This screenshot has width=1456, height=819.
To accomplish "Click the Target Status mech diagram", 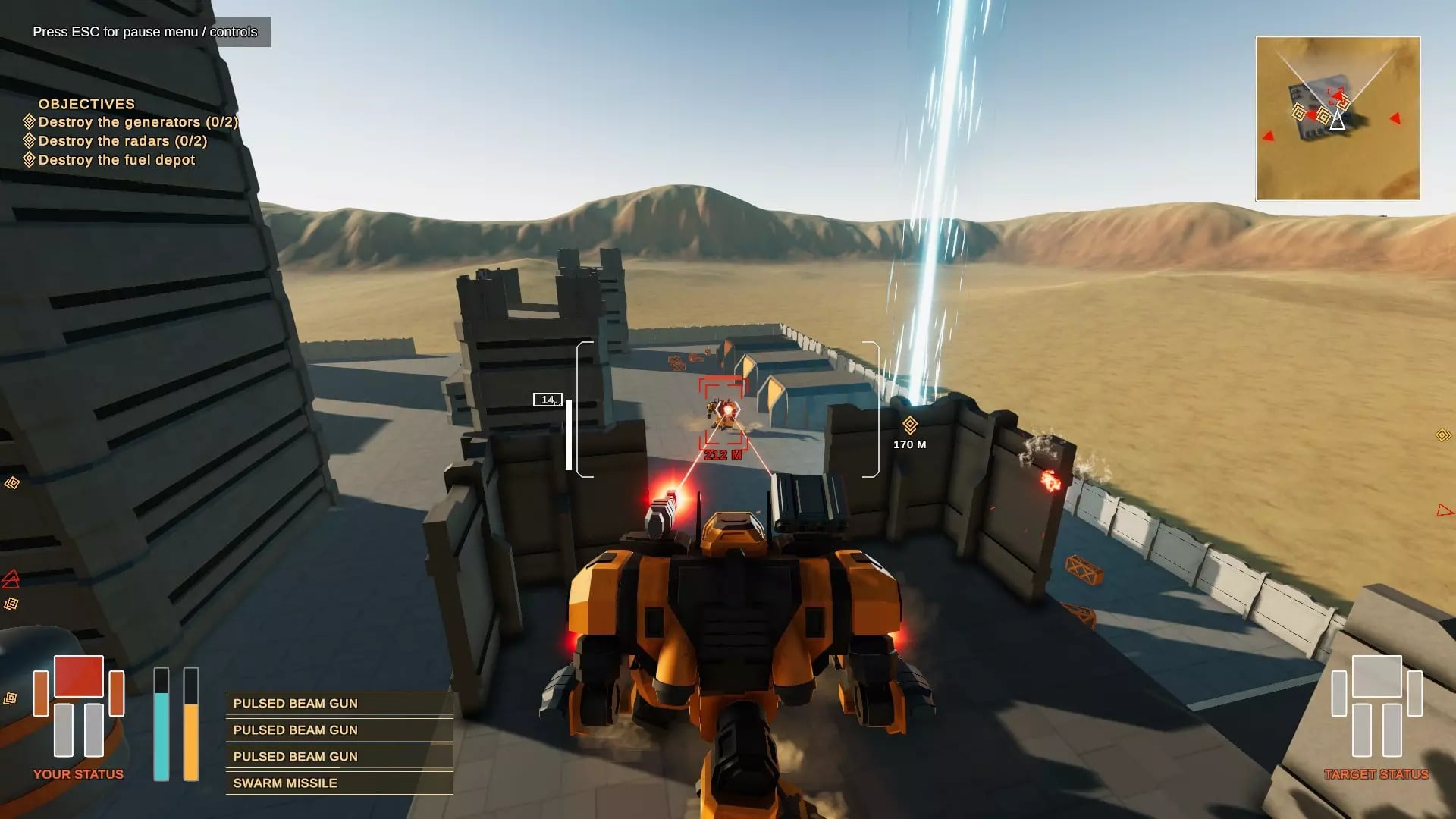I will point(1376,707).
